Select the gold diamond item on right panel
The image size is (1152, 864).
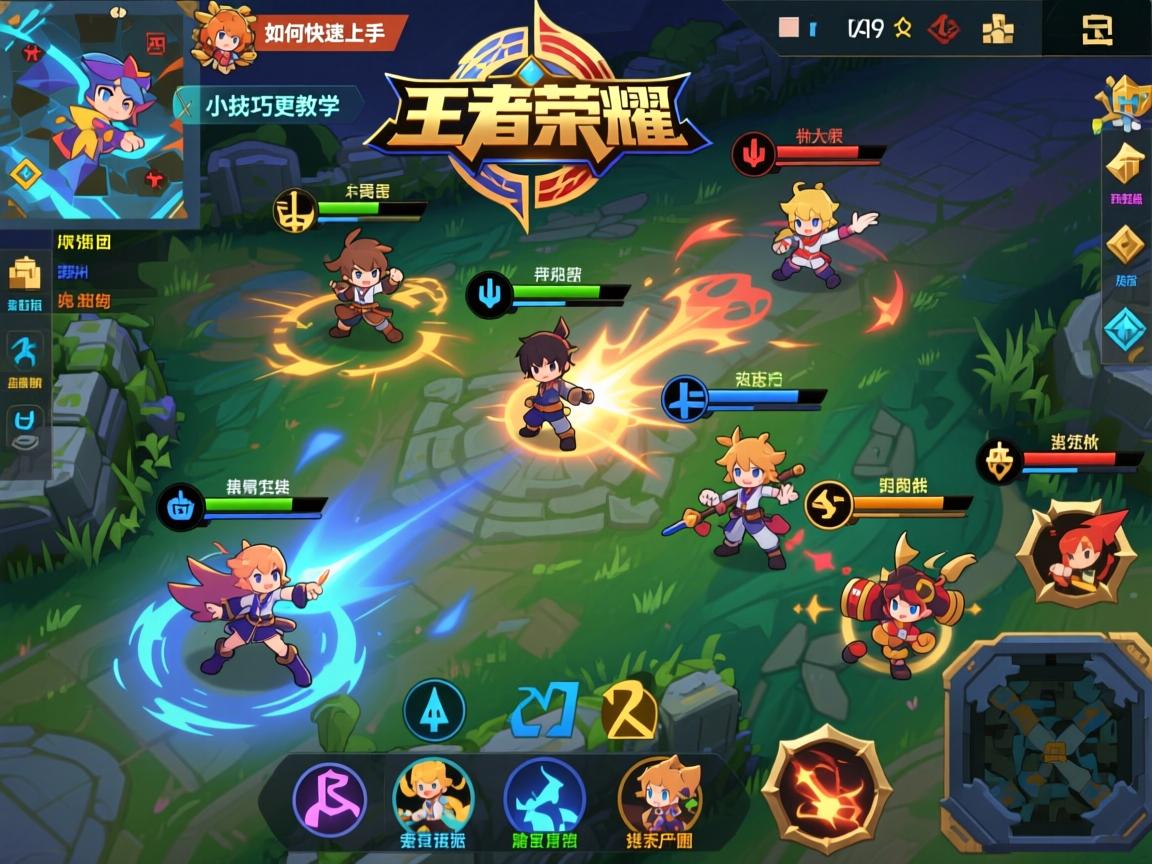[x=1127, y=245]
